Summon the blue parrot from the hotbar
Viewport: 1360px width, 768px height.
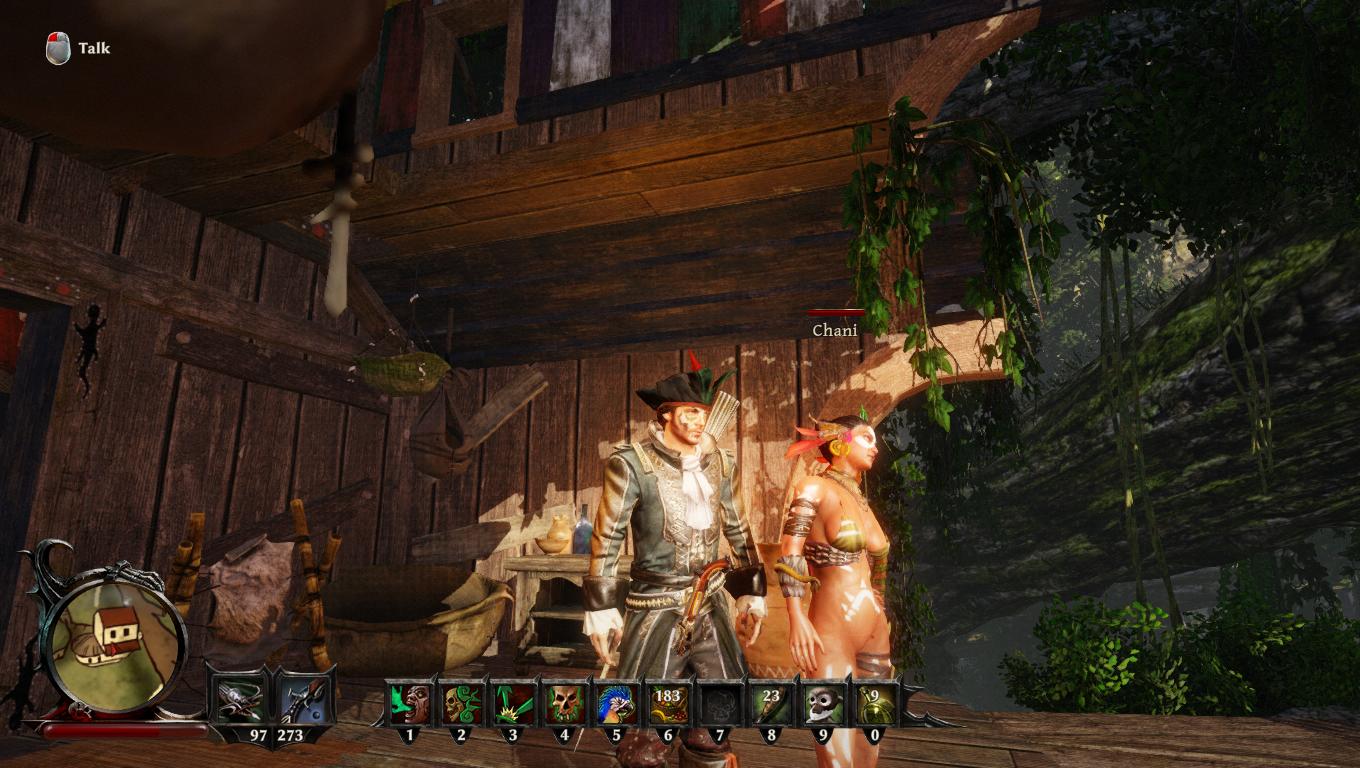tap(617, 704)
